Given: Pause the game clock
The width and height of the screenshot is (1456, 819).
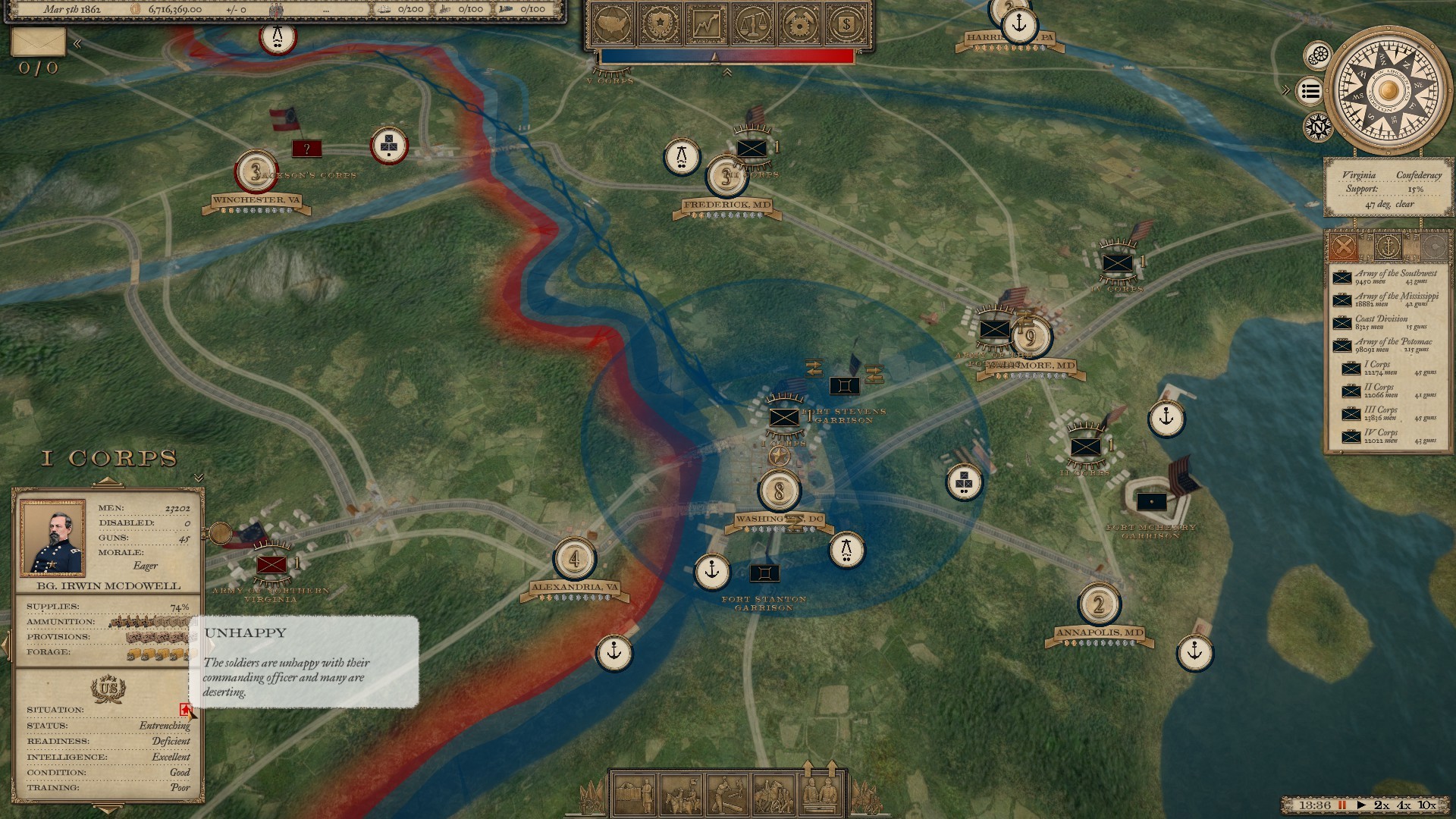Looking at the screenshot, I should point(1342,805).
